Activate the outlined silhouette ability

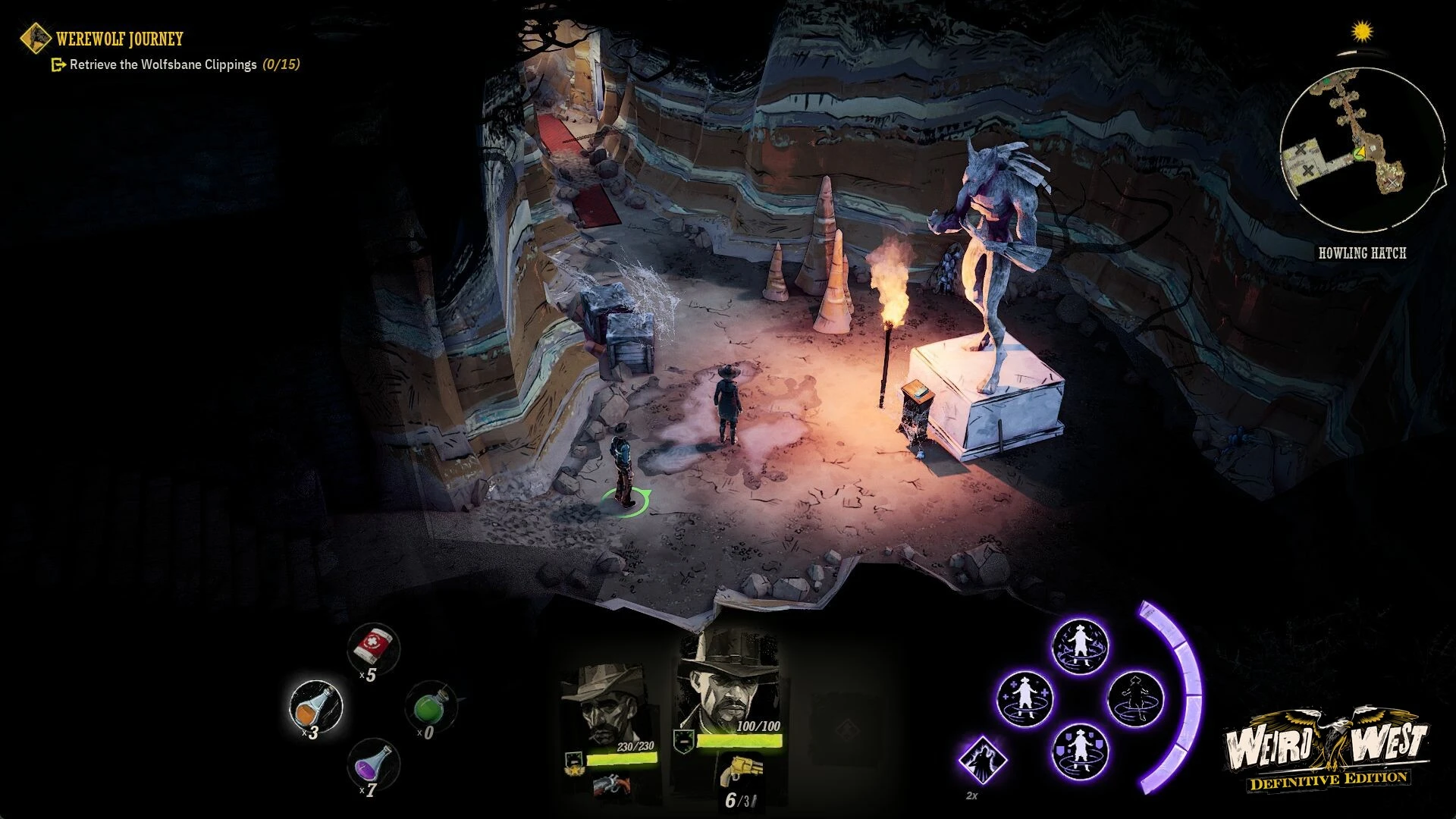pyautogui.click(x=1136, y=698)
